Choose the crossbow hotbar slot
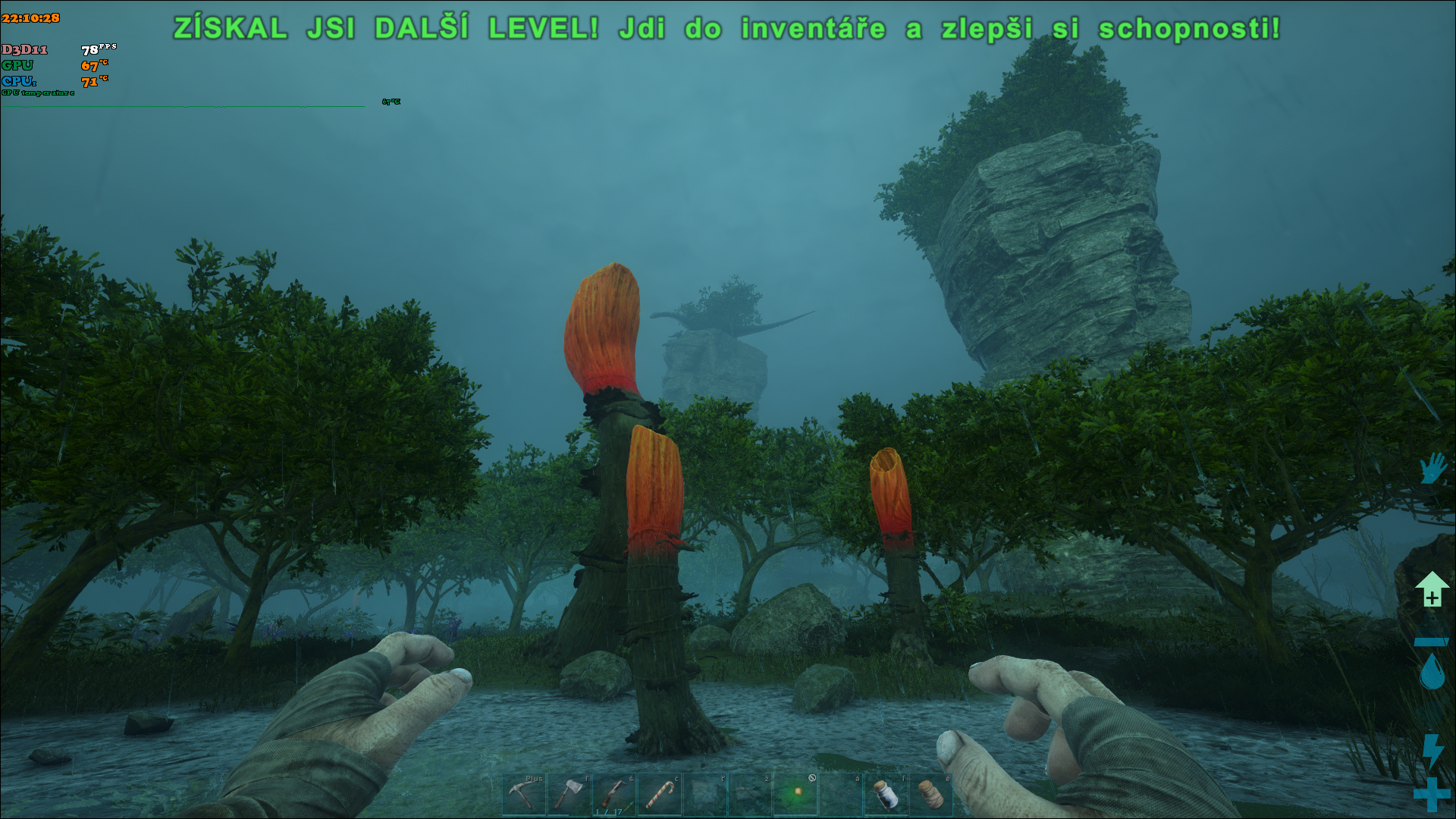This screenshot has height=819, width=1456. [613, 794]
